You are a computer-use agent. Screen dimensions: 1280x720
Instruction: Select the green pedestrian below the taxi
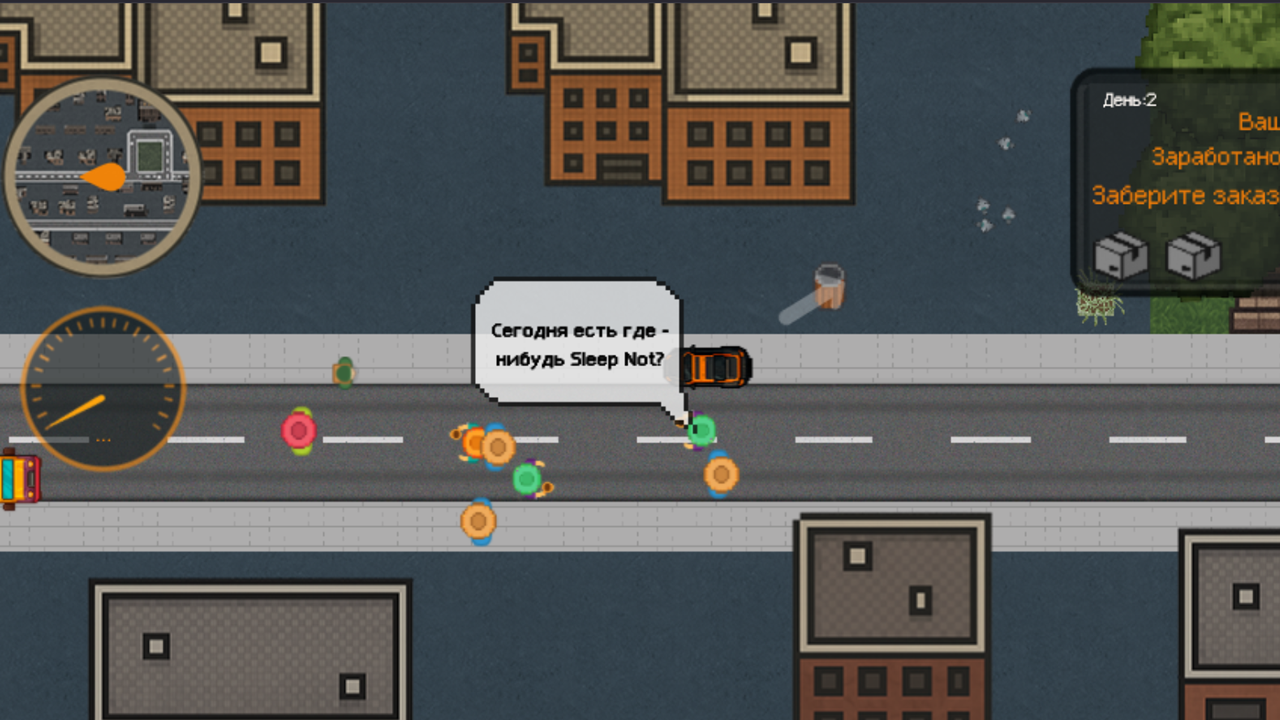click(x=702, y=430)
